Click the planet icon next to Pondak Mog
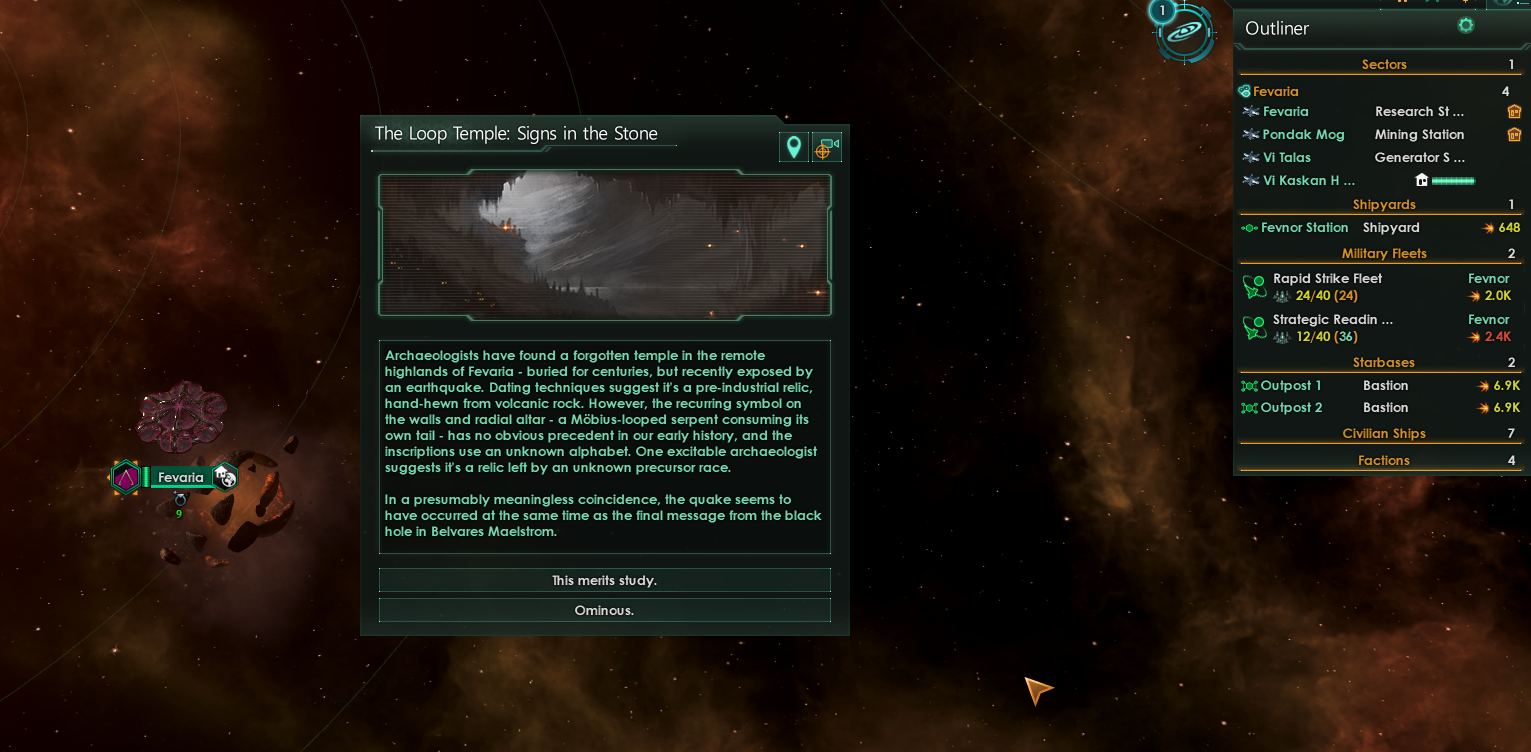Image resolution: width=1531 pixels, height=752 pixels. 1251,134
